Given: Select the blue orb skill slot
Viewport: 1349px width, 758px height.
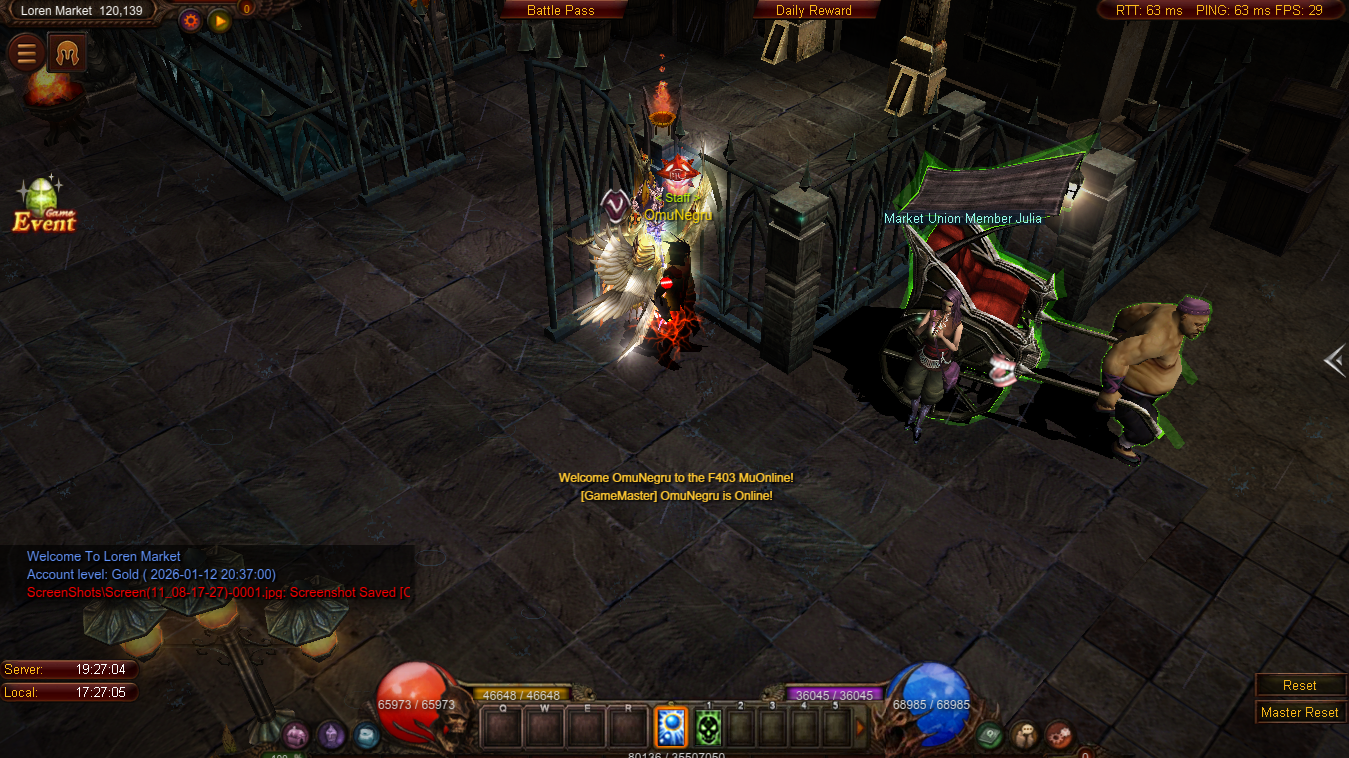Looking at the screenshot, I should click(670, 727).
